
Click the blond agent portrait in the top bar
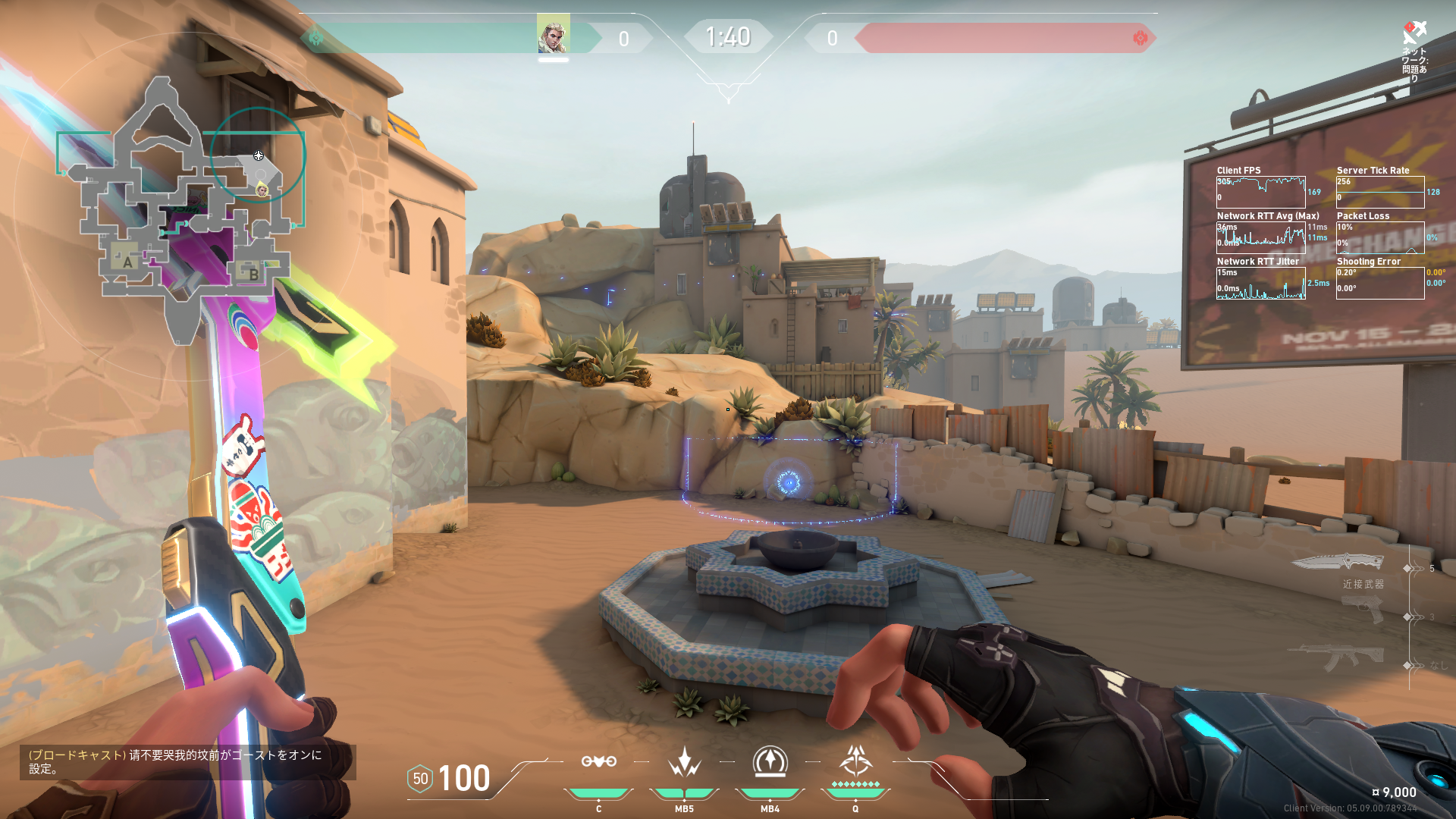(x=553, y=34)
